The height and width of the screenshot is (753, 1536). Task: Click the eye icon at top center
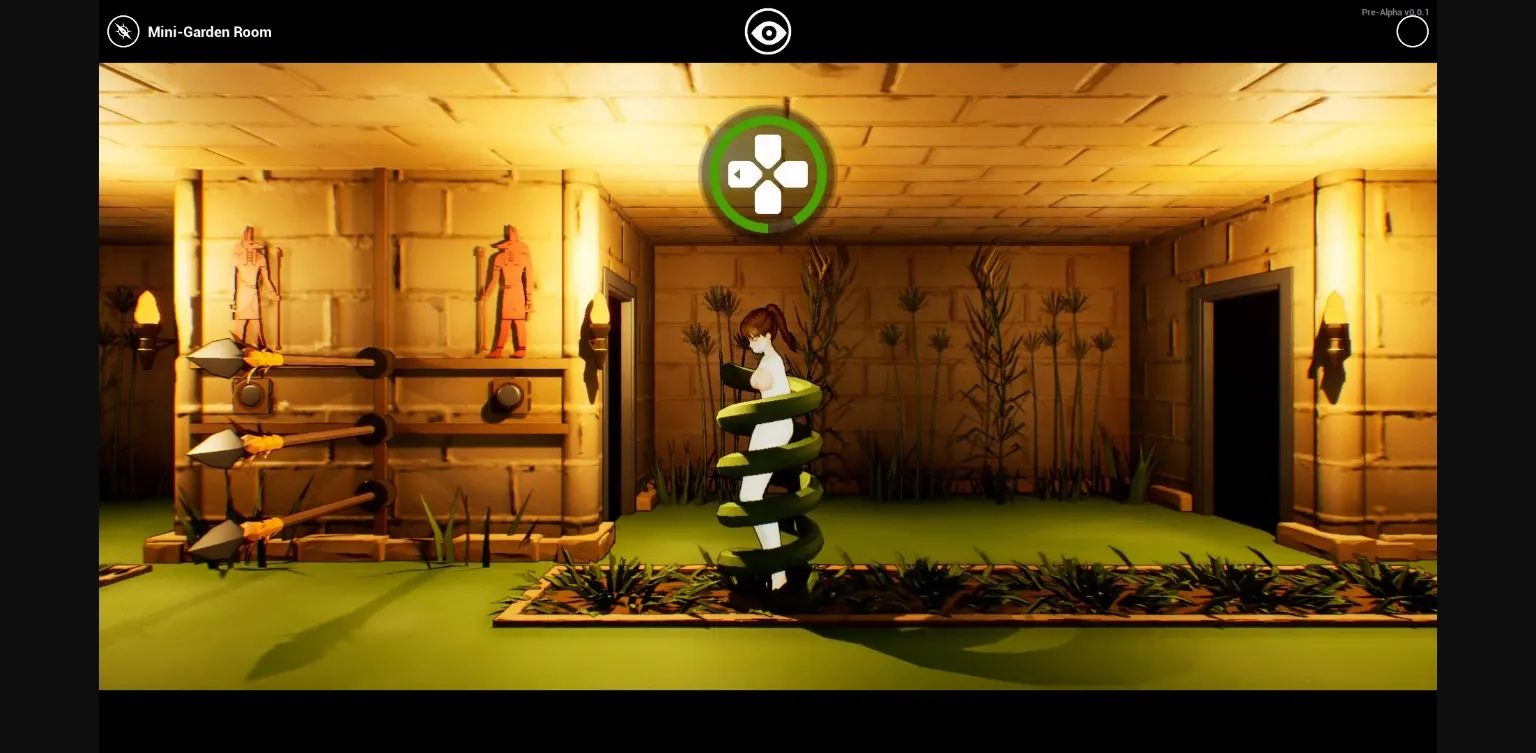(768, 31)
